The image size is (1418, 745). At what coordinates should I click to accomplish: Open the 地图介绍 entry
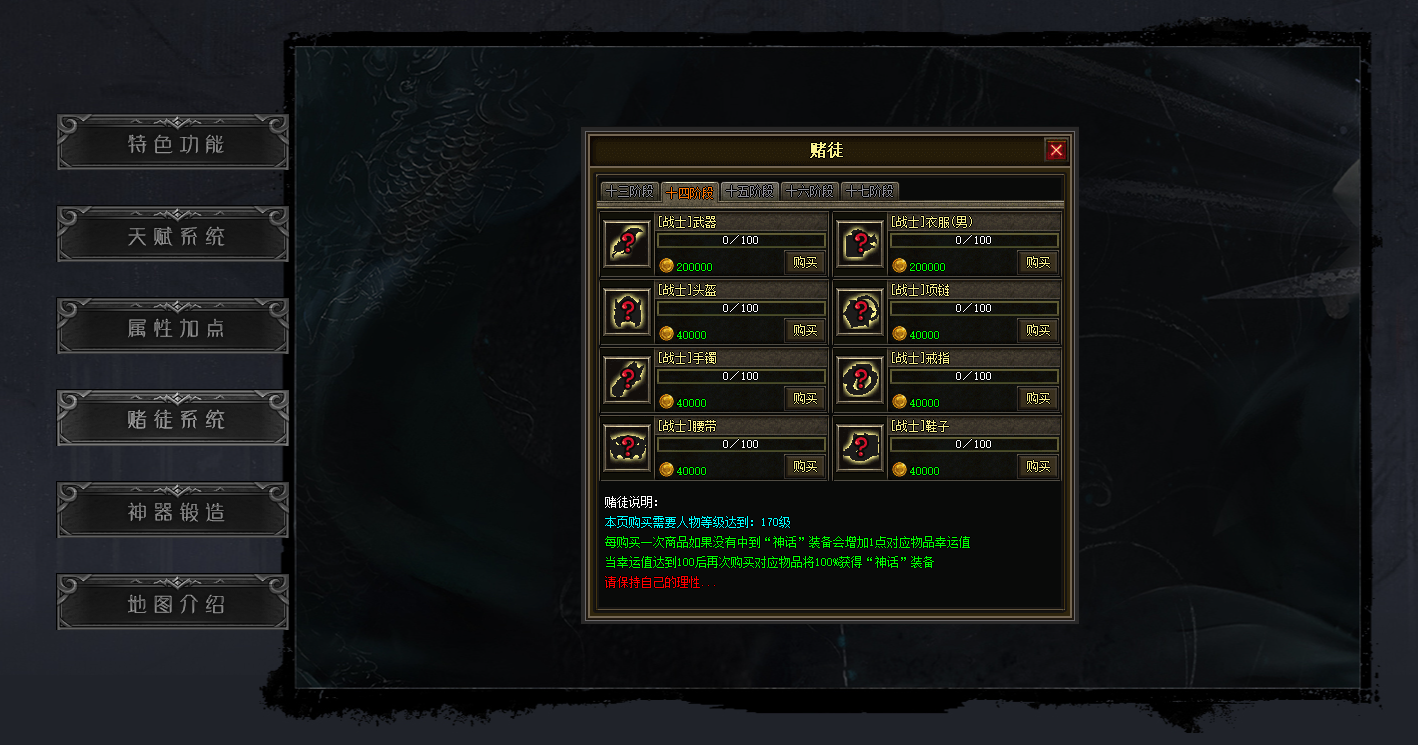tap(173, 603)
